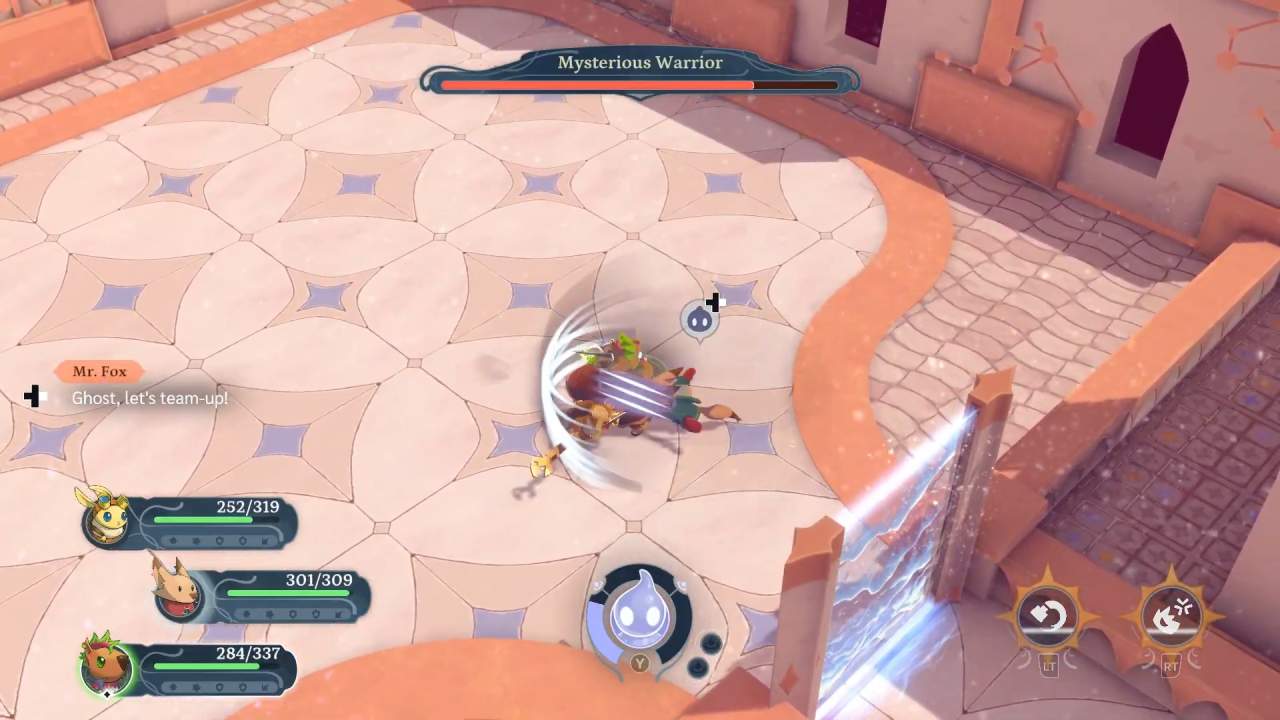Image resolution: width=1280 pixels, height=720 pixels.
Task: Click the boss's red health bar
Action: (x=595, y=85)
